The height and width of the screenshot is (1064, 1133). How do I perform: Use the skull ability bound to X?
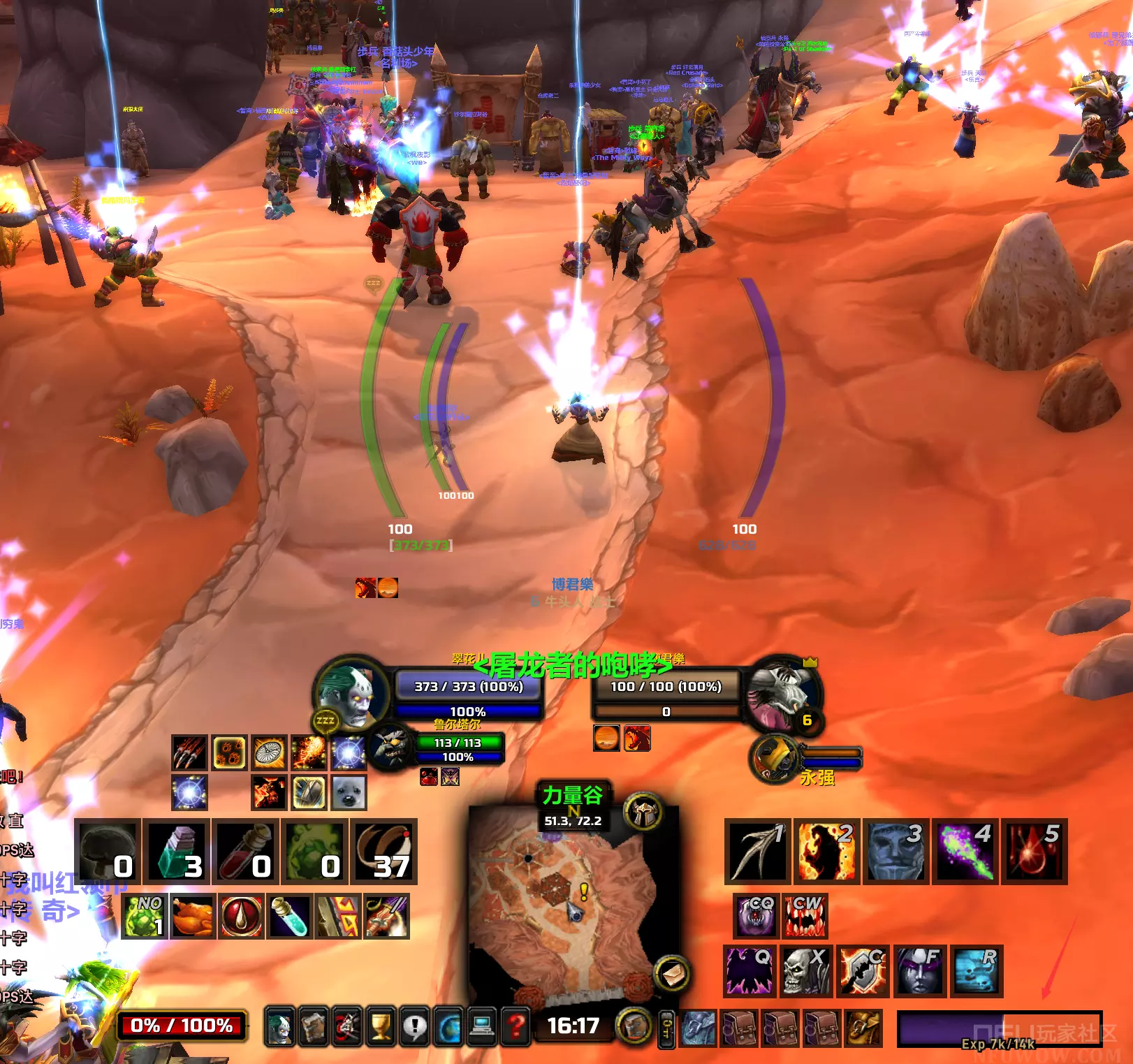pyautogui.click(x=805, y=970)
